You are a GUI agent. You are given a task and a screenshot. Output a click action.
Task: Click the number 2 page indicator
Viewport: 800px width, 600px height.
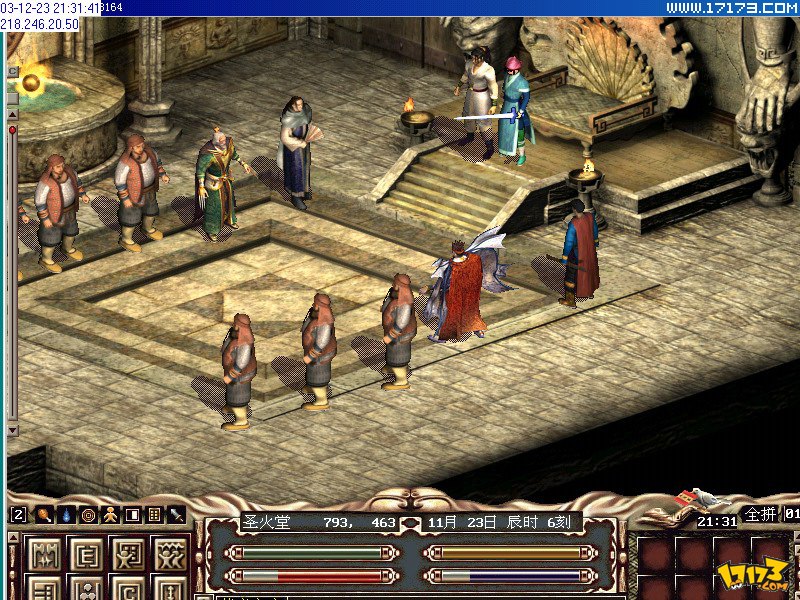18,515
